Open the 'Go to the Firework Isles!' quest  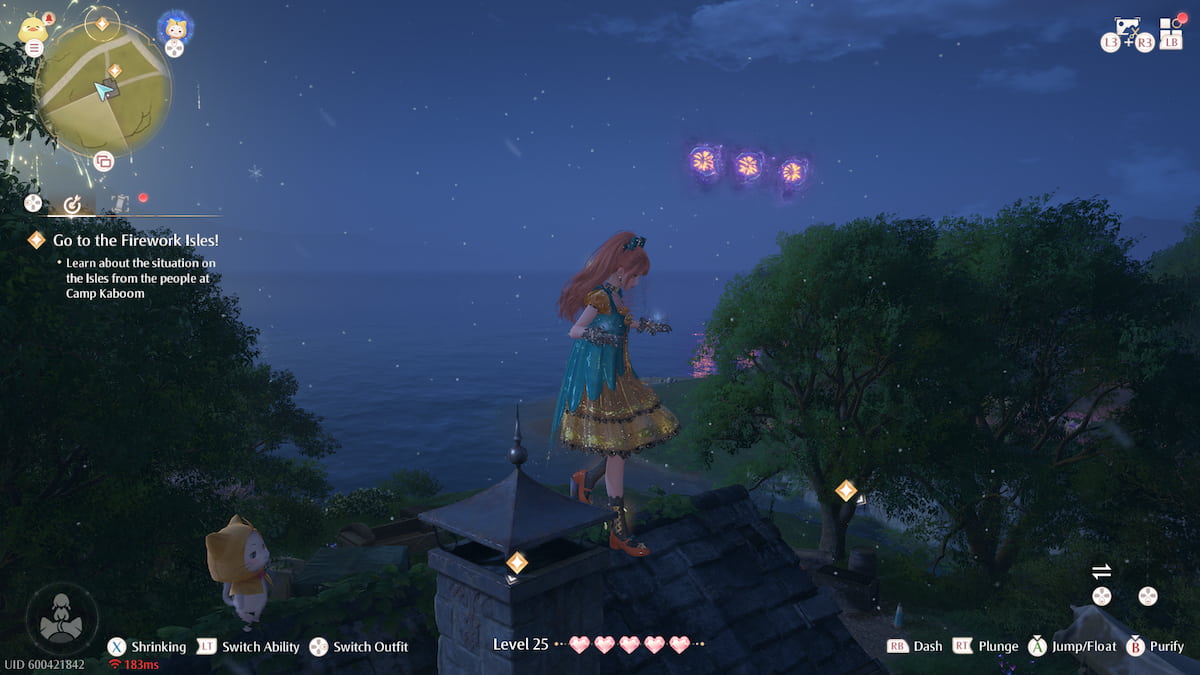(135, 240)
